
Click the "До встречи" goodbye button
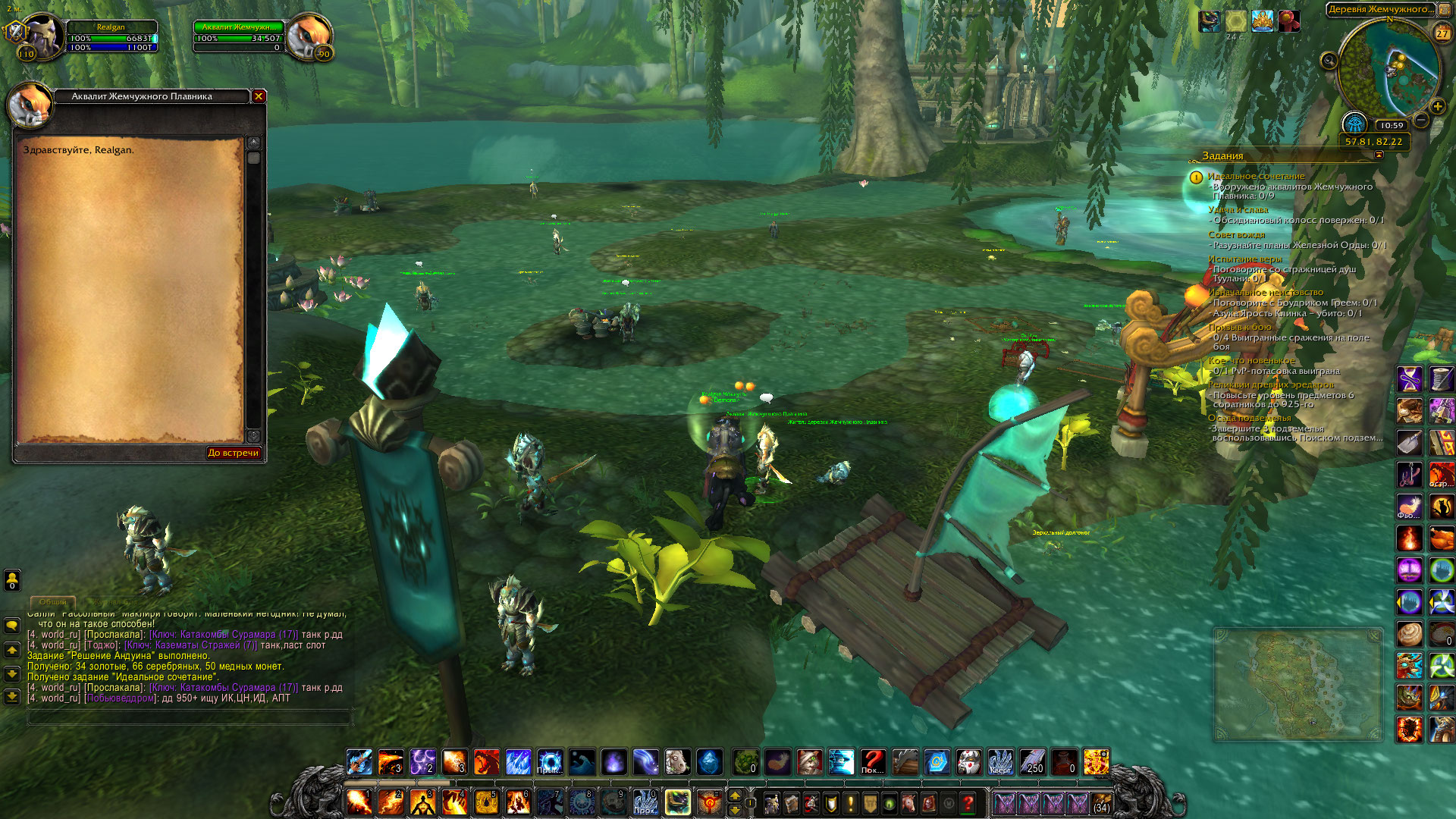[x=234, y=453]
